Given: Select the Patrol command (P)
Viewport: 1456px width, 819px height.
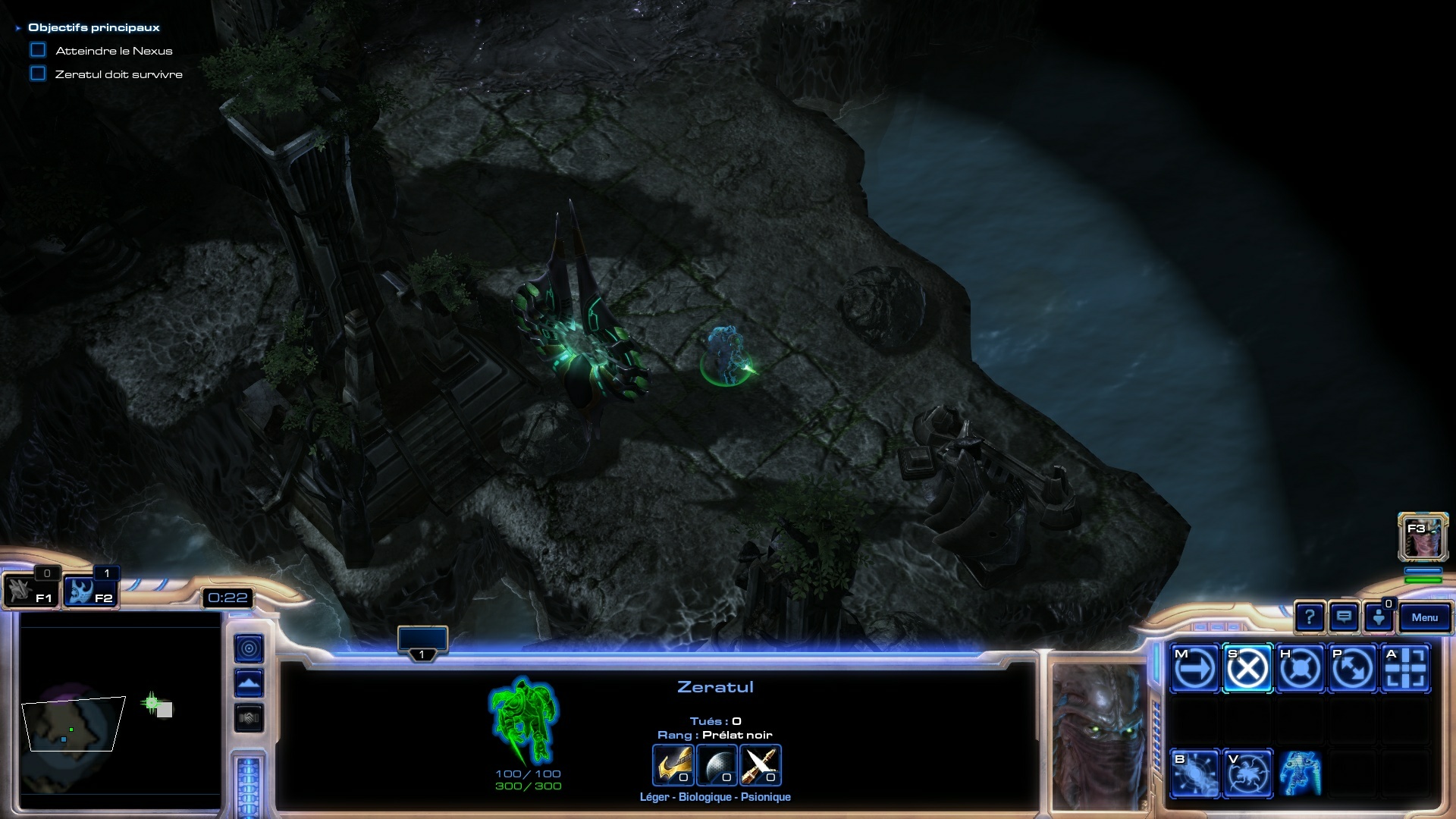Looking at the screenshot, I should coord(1353,669).
